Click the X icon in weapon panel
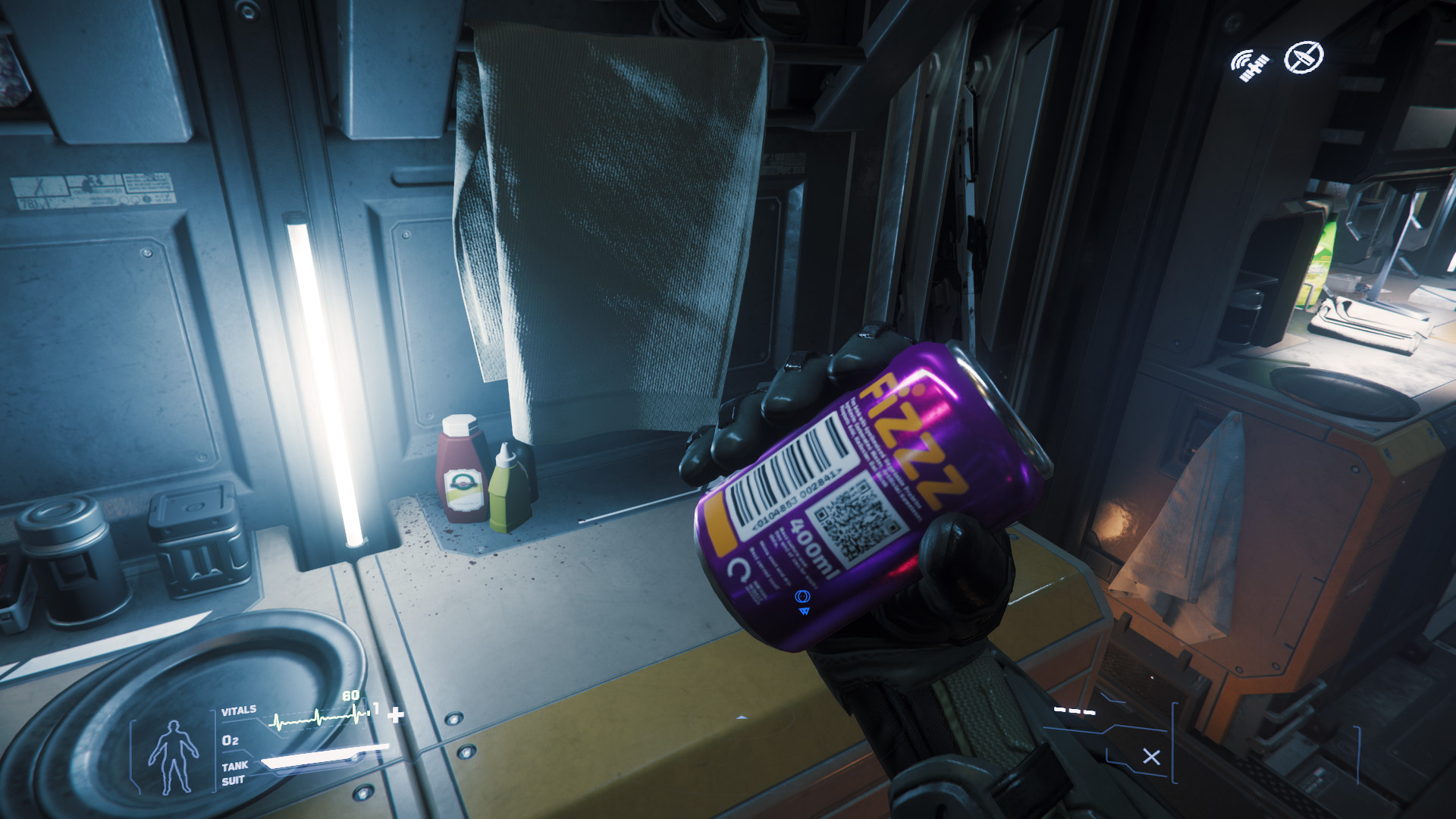This screenshot has width=1456, height=819. click(1151, 757)
